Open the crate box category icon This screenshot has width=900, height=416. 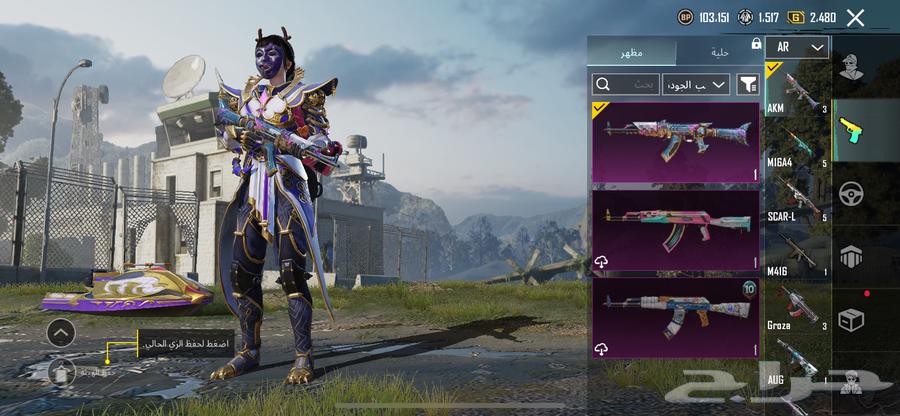852,317
